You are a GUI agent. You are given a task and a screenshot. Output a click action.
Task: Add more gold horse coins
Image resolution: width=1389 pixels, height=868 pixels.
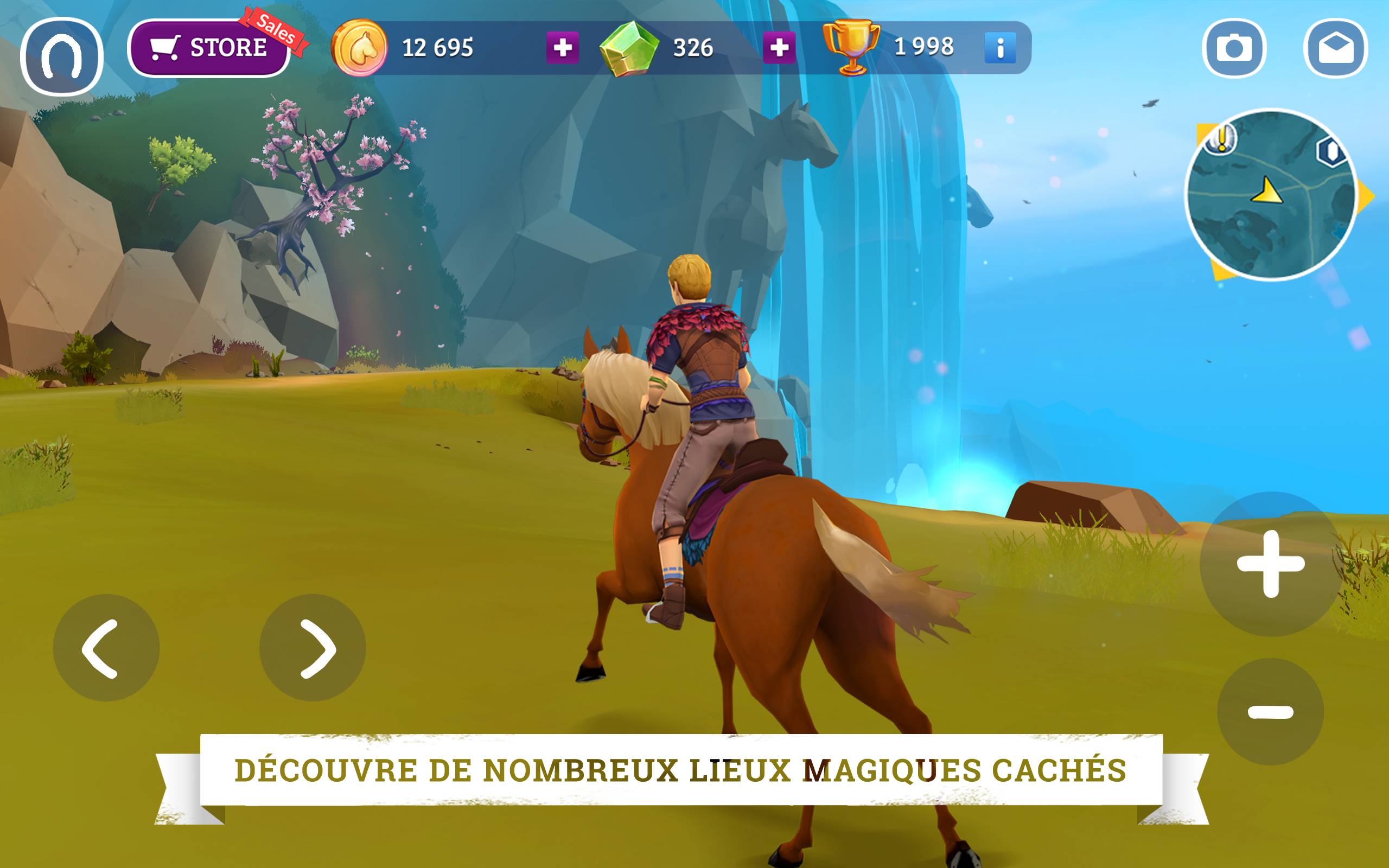pos(562,48)
